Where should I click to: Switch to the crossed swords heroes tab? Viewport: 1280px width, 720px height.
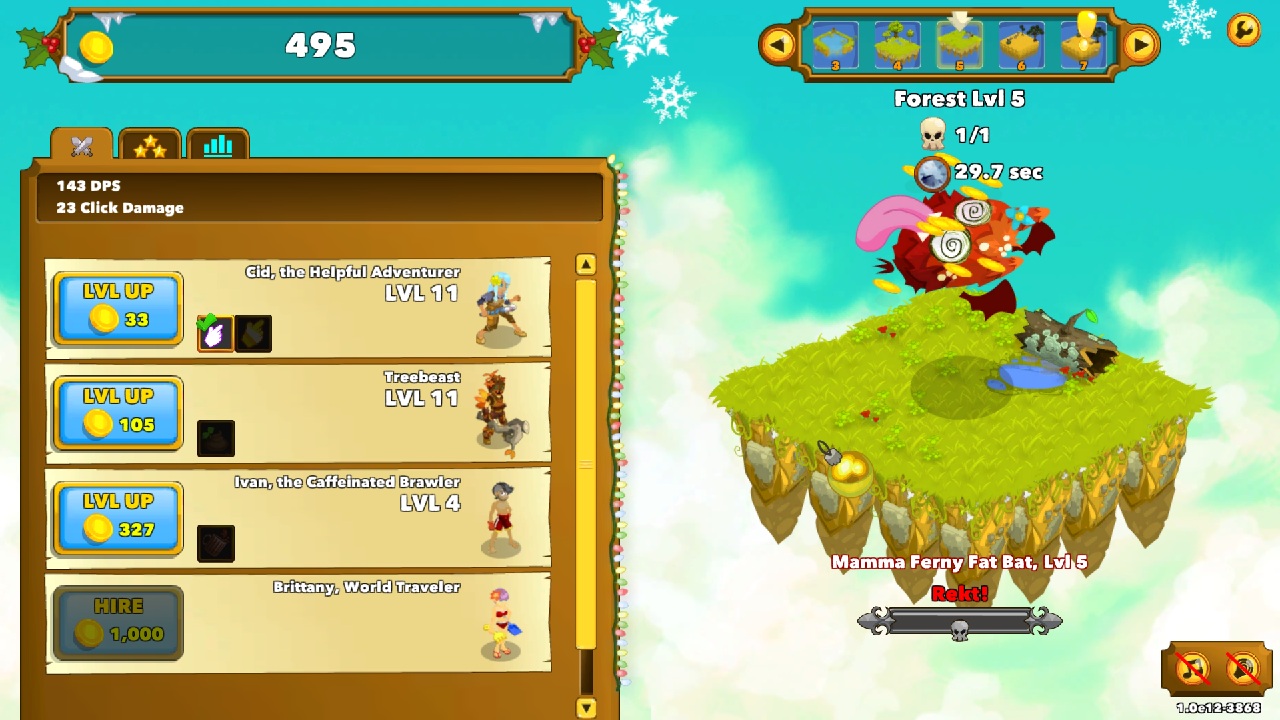82,146
